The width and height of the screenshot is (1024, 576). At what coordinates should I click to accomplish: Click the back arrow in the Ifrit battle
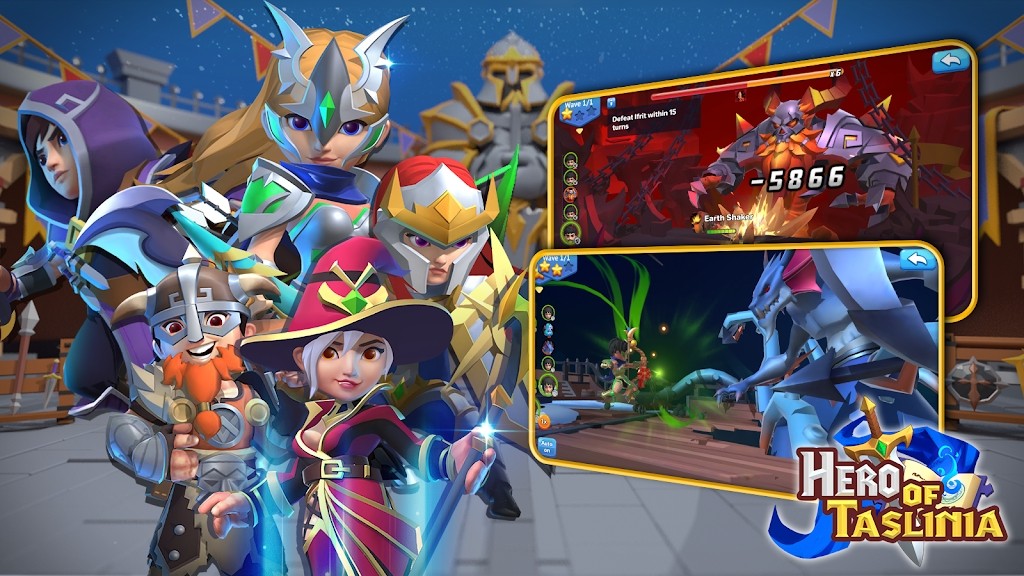[x=951, y=61]
